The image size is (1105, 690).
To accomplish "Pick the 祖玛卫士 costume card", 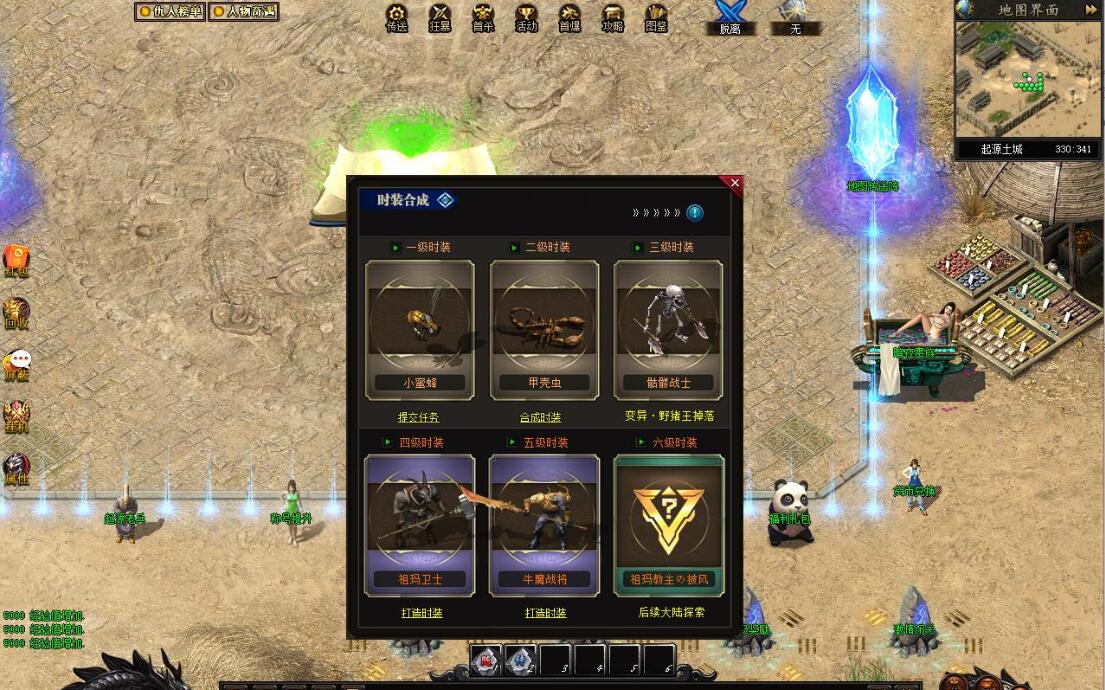I will pos(420,524).
